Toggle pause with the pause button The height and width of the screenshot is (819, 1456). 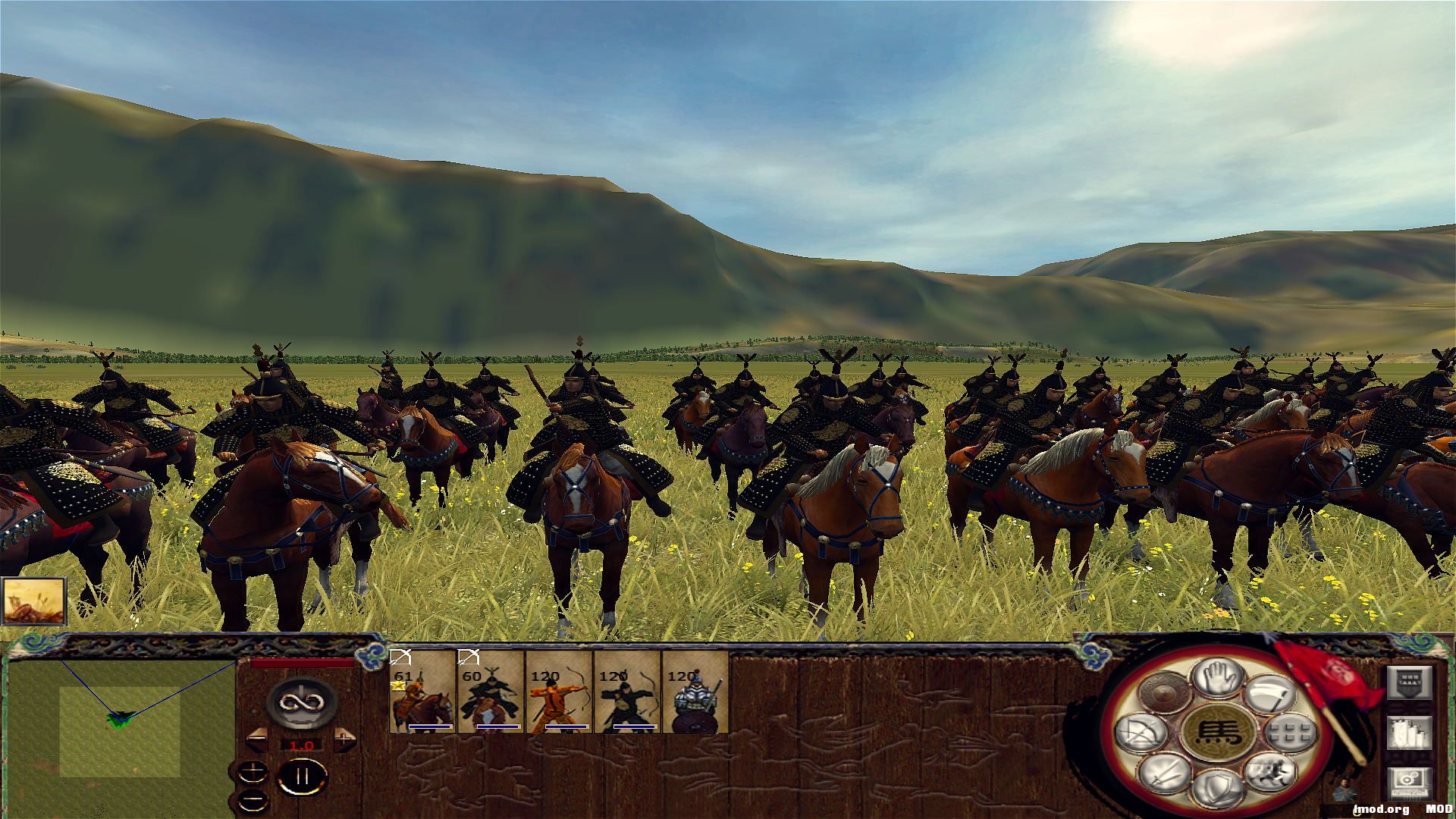coord(303,776)
